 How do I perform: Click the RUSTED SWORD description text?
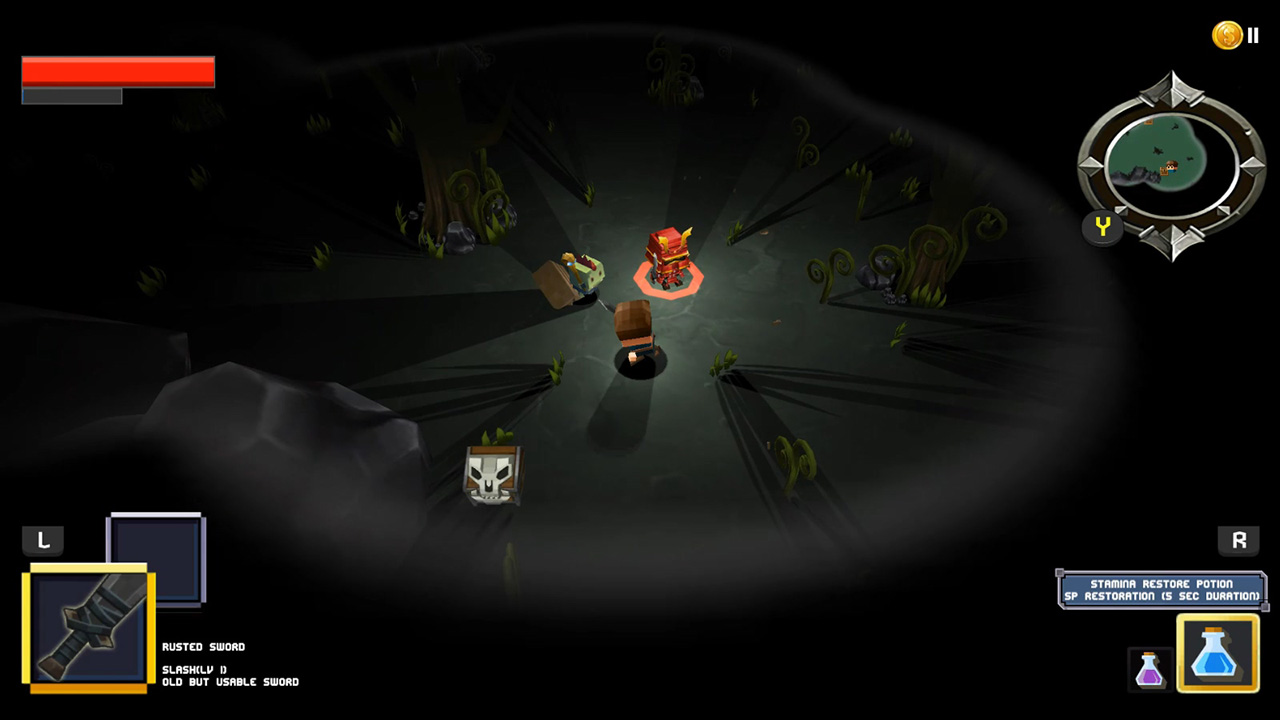[x=203, y=647]
